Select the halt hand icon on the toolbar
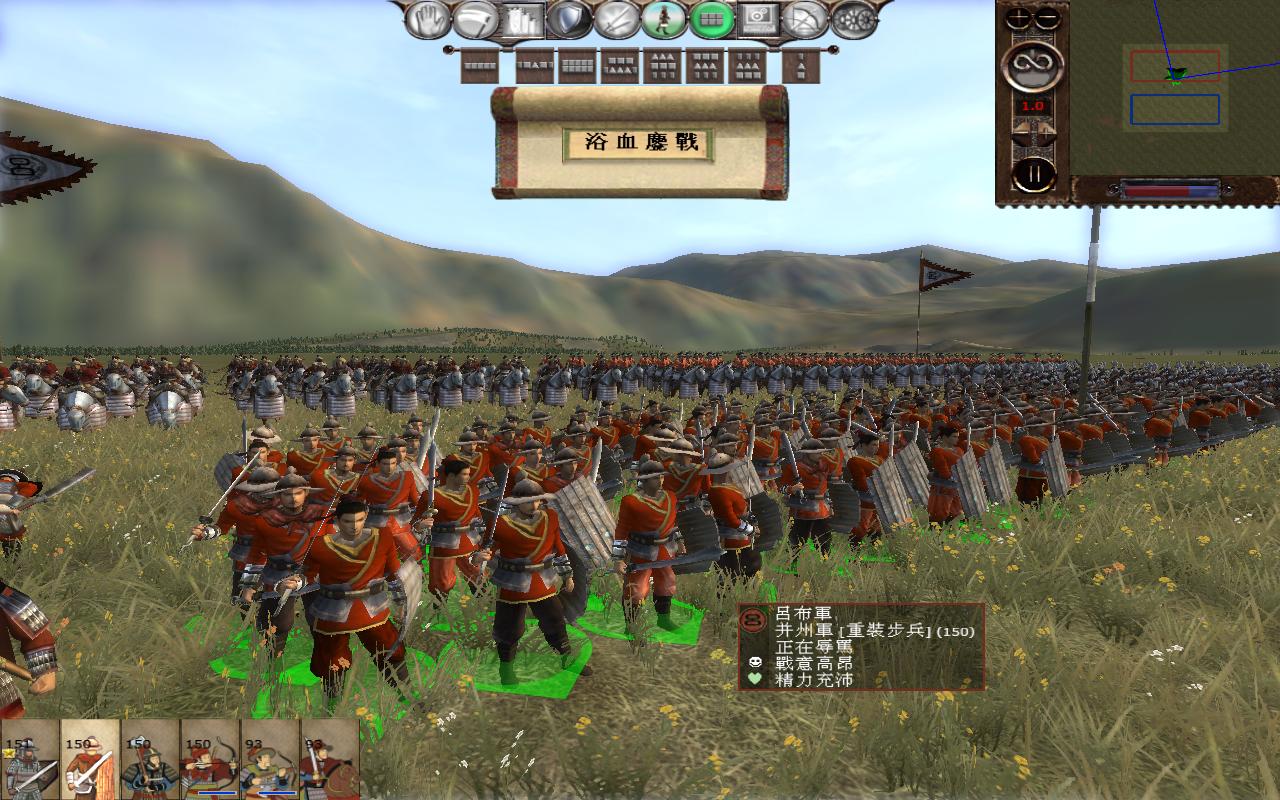1280x800 pixels. (428, 19)
